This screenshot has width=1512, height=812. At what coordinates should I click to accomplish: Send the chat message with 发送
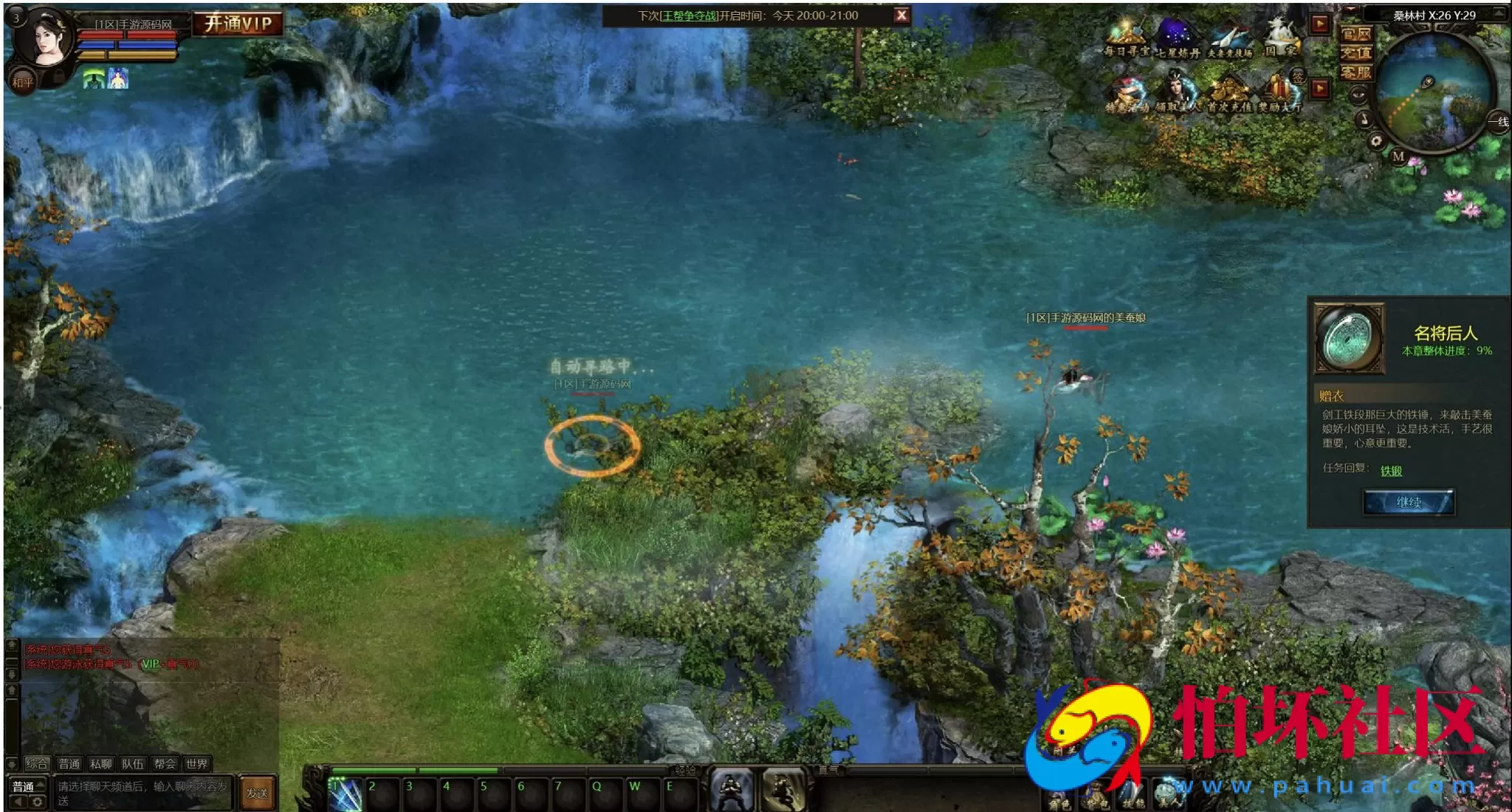(x=257, y=794)
